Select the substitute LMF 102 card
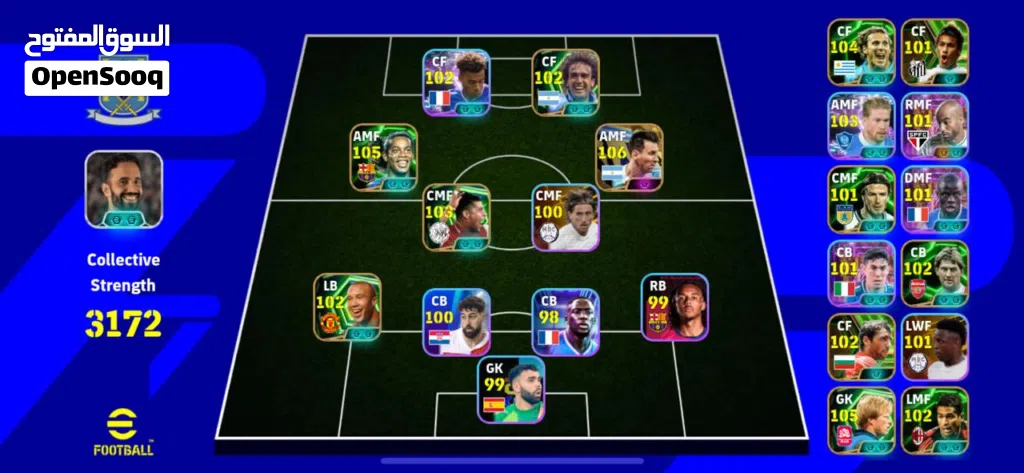The width and height of the screenshot is (1024, 473). (x=935, y=420)
